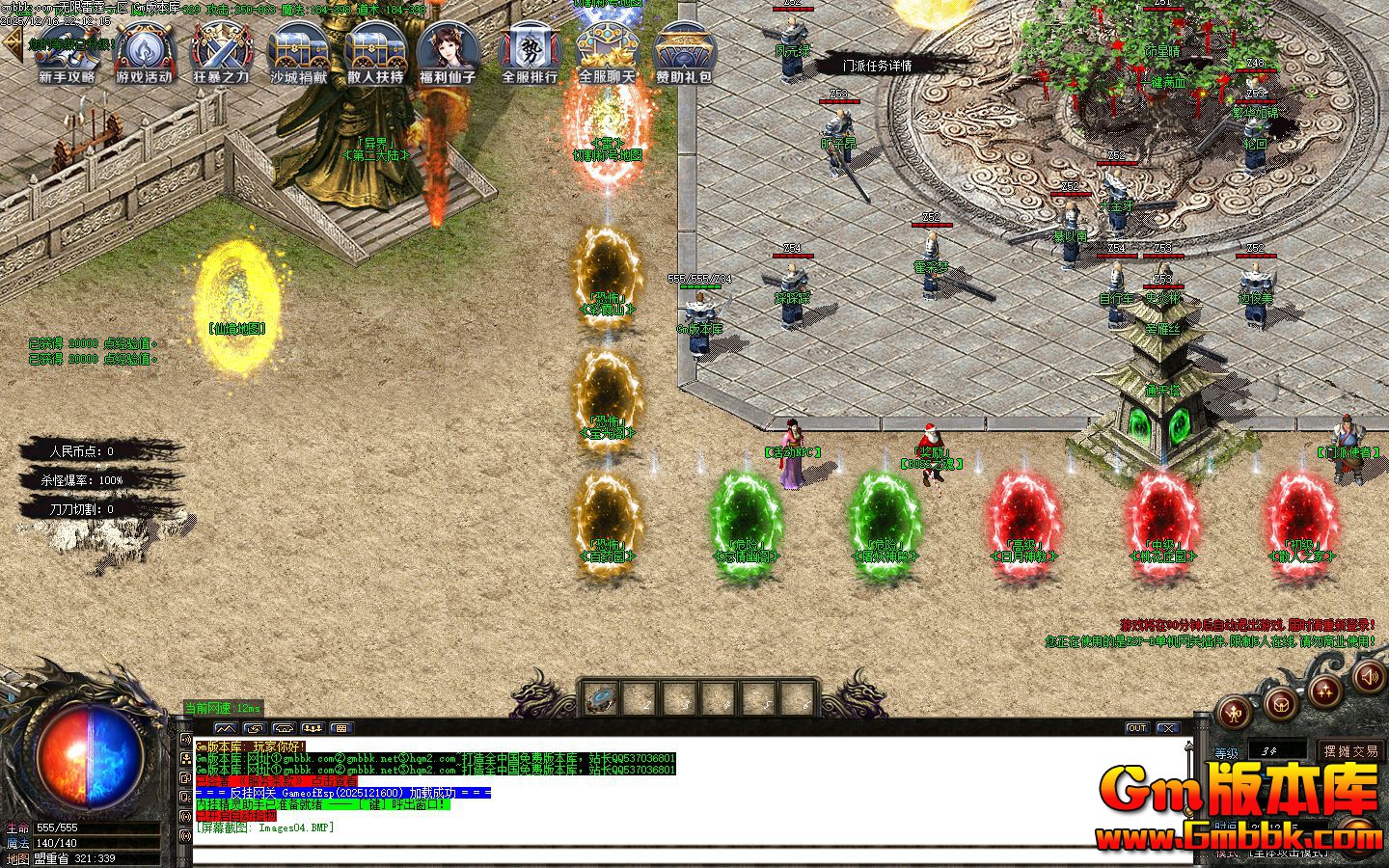Screen dimensions: 1389x868
Task: Toggle sound with the speaker icon
Action: point(1368,676)
